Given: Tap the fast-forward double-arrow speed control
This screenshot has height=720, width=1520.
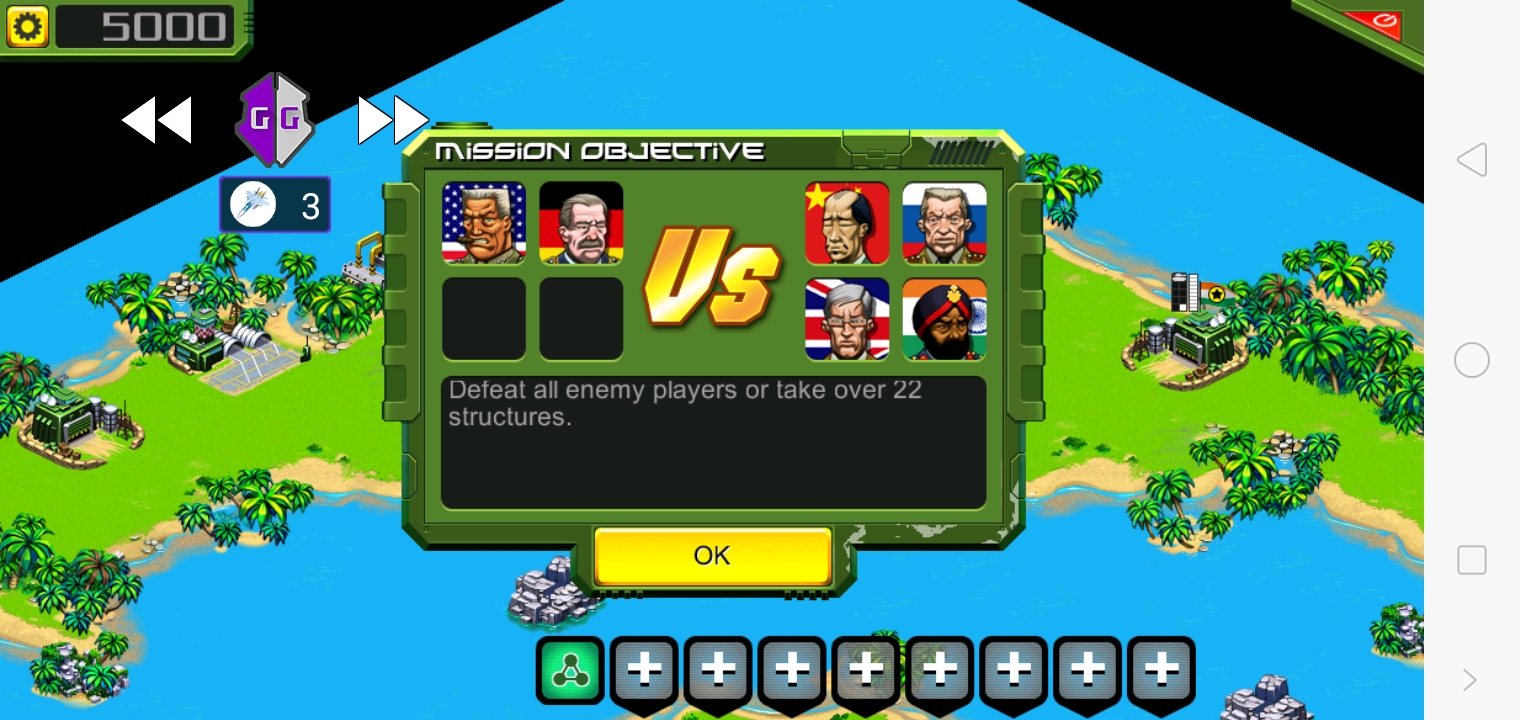Looking at the screenshot, I should click(393, 120).
